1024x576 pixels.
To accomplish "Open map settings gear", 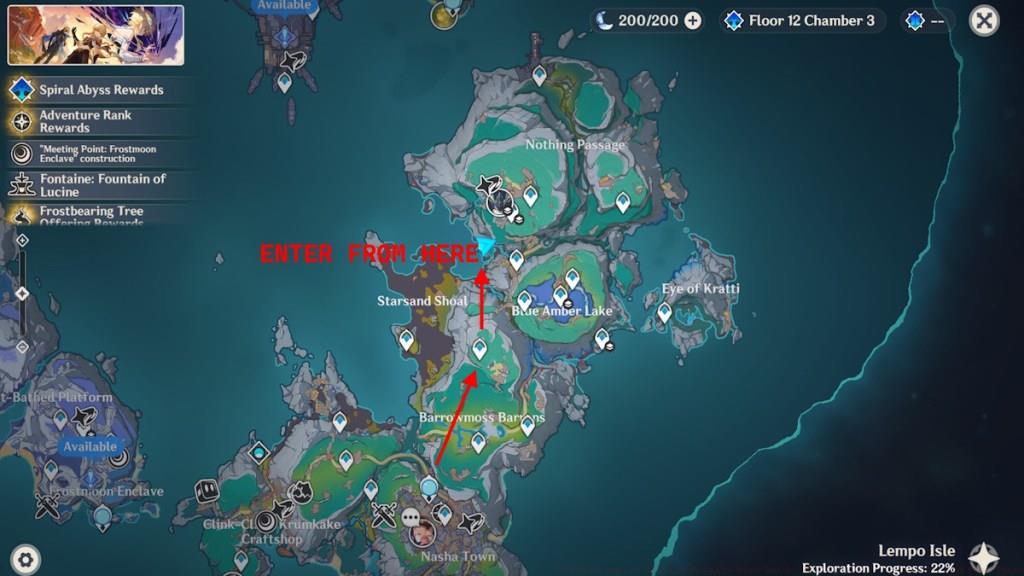I will 25,558.
